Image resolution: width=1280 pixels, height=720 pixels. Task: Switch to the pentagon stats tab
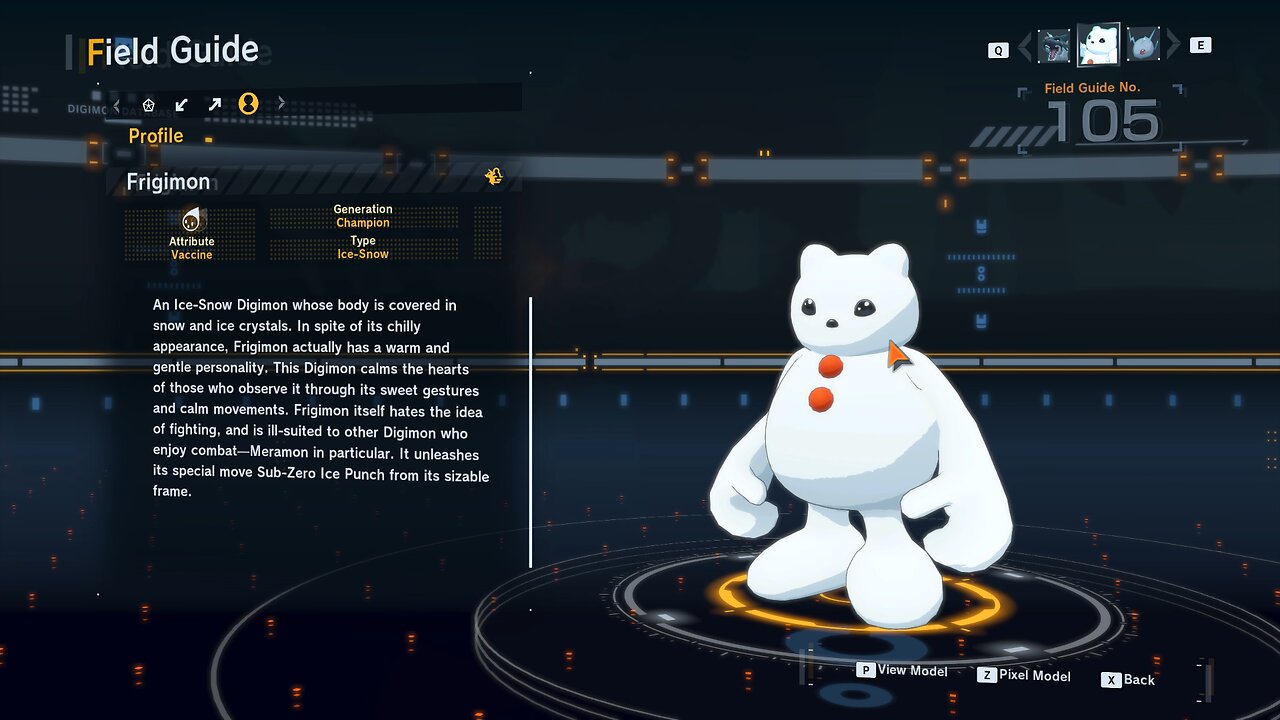pyautogui.click(x=149, y=104)
